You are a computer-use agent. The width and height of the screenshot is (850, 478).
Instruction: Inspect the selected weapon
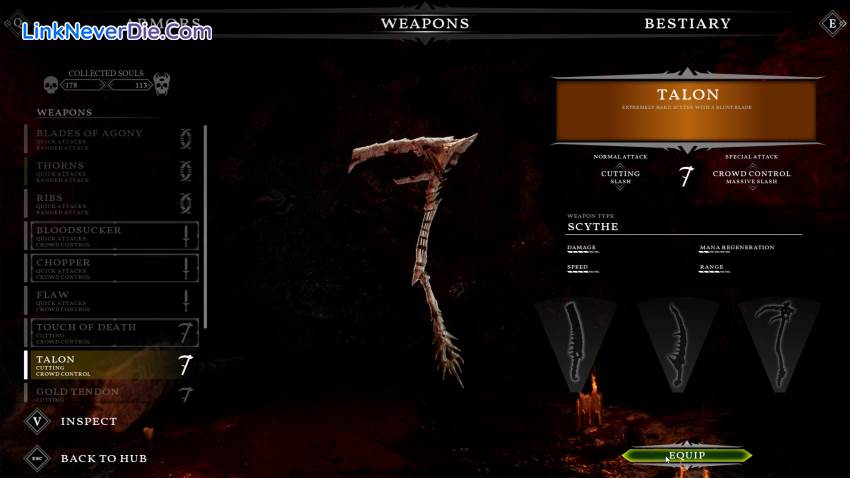(x=88, y=421)
